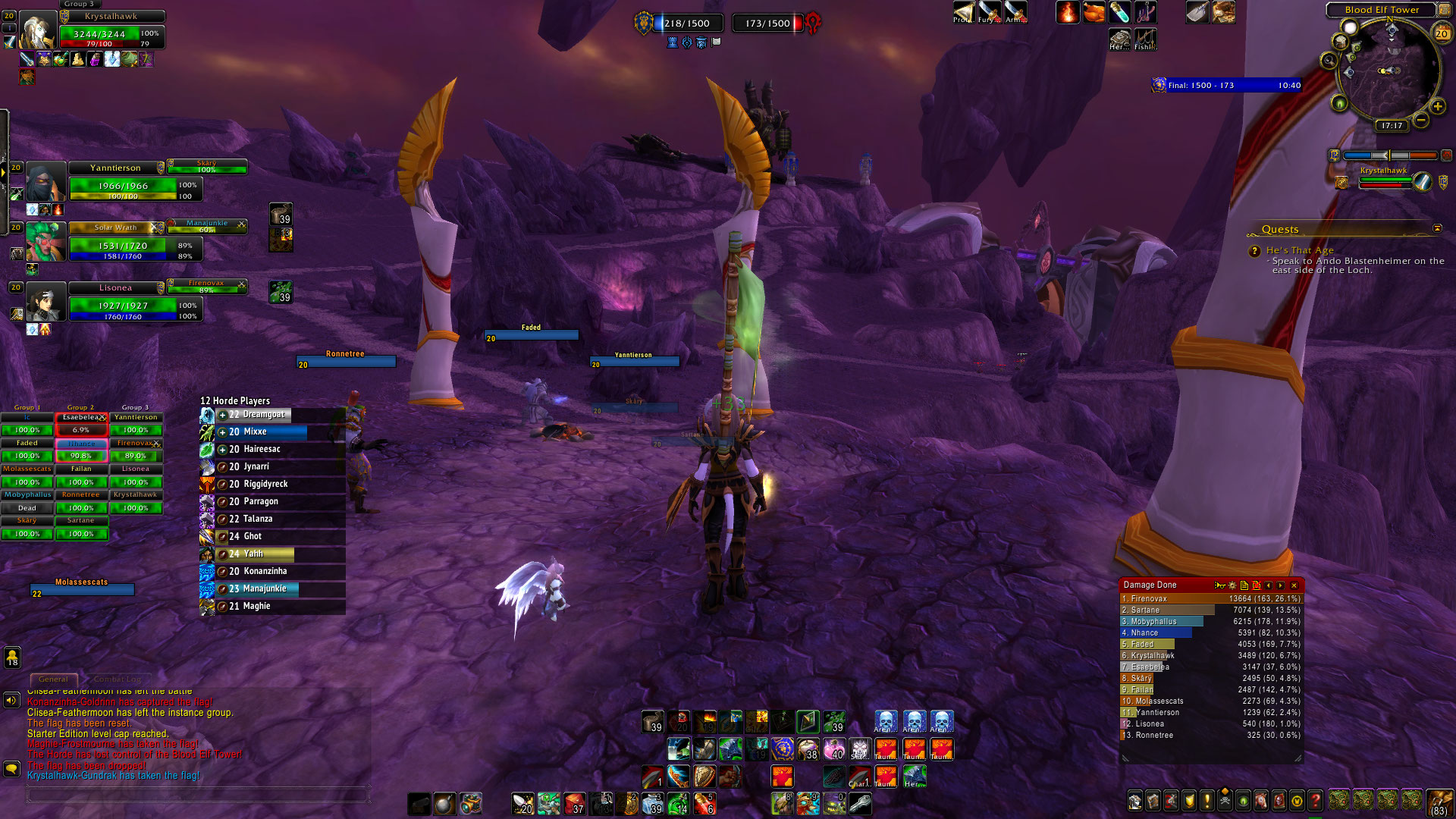Collapse the Quests tracker panel
The width and height of the screenshot is (1456, 819).
[x=1437, y=228]
